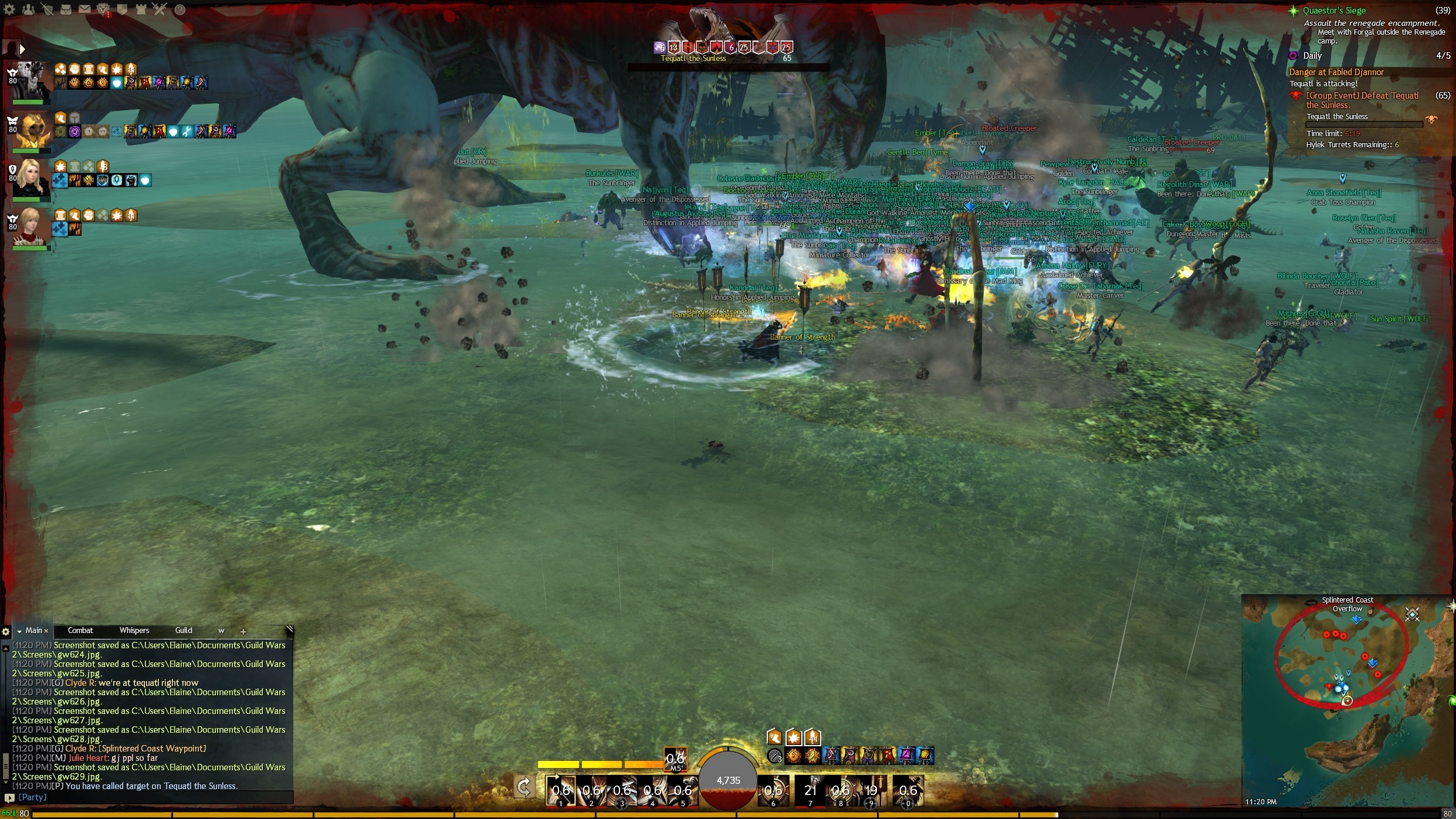Open the Black Lion Trading lion icon
The height and width of the screenshot is (819, 1456).
103,9
